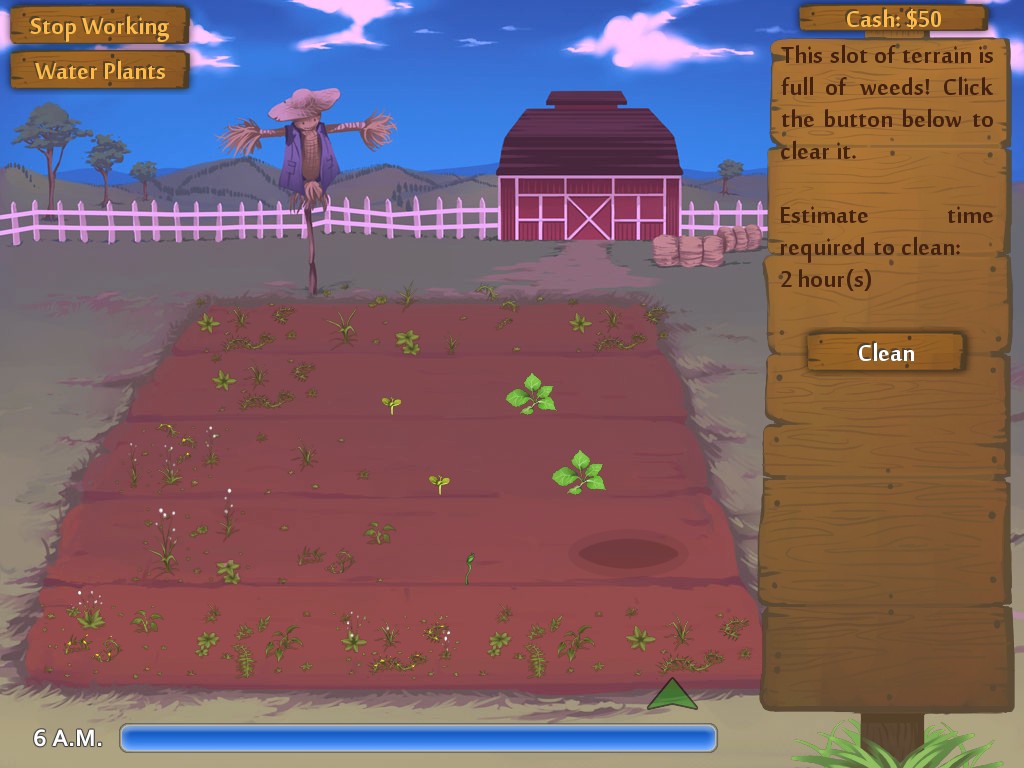1024x768 pixels.
Task: Select the Water Plants button
Action: coord(99,71)
